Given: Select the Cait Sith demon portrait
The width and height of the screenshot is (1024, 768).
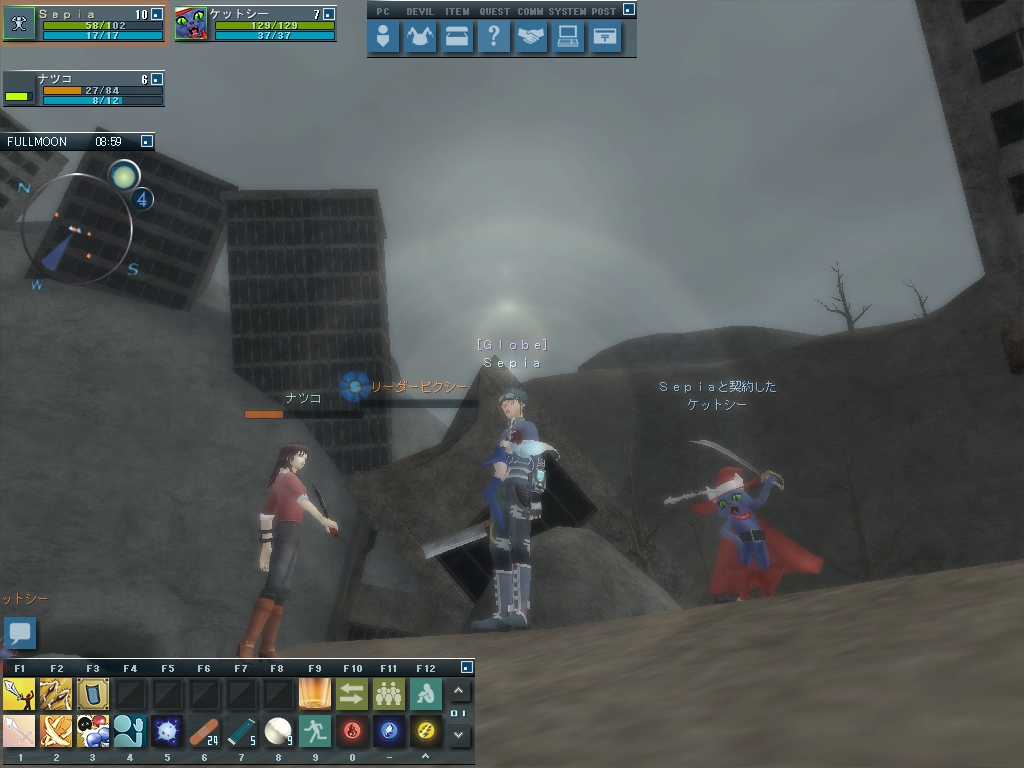Looking at the screenshot, I should click(x=191, y=24).
